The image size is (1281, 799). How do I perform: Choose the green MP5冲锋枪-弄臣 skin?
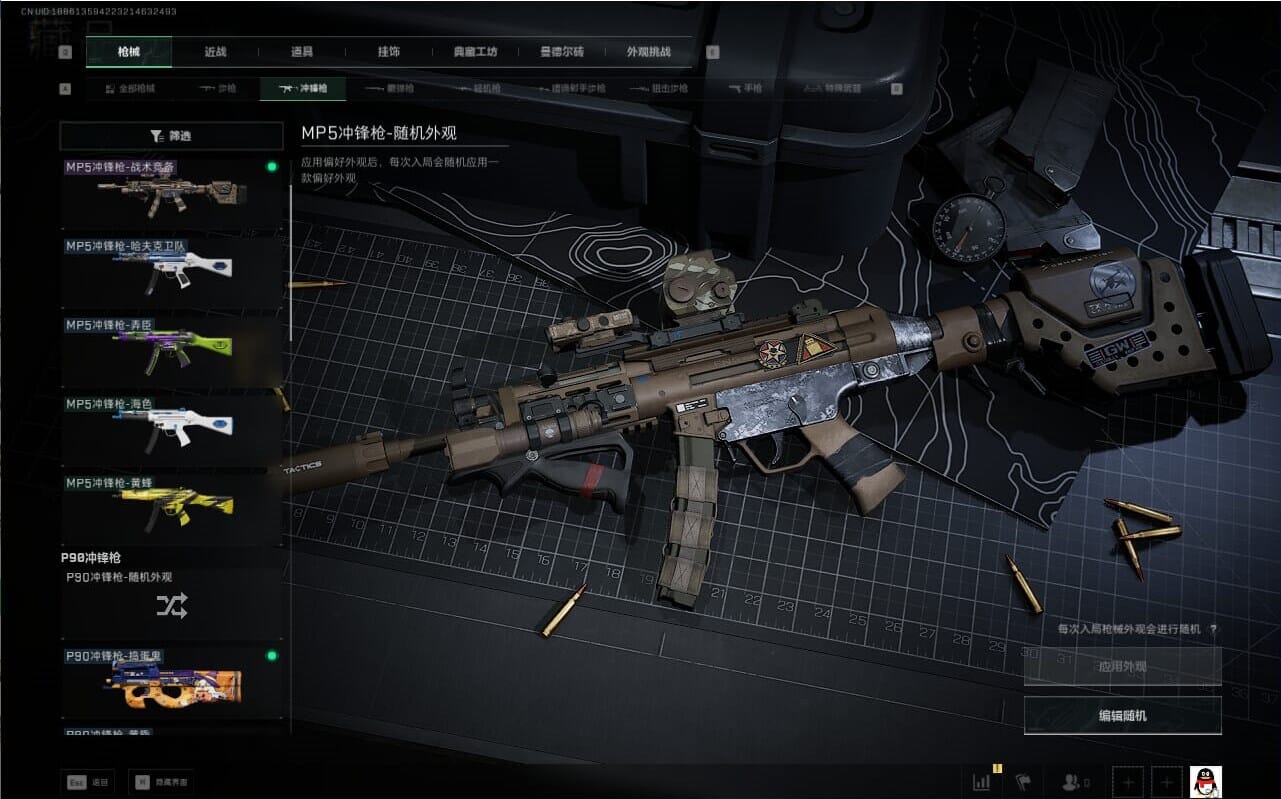[171, 352]
